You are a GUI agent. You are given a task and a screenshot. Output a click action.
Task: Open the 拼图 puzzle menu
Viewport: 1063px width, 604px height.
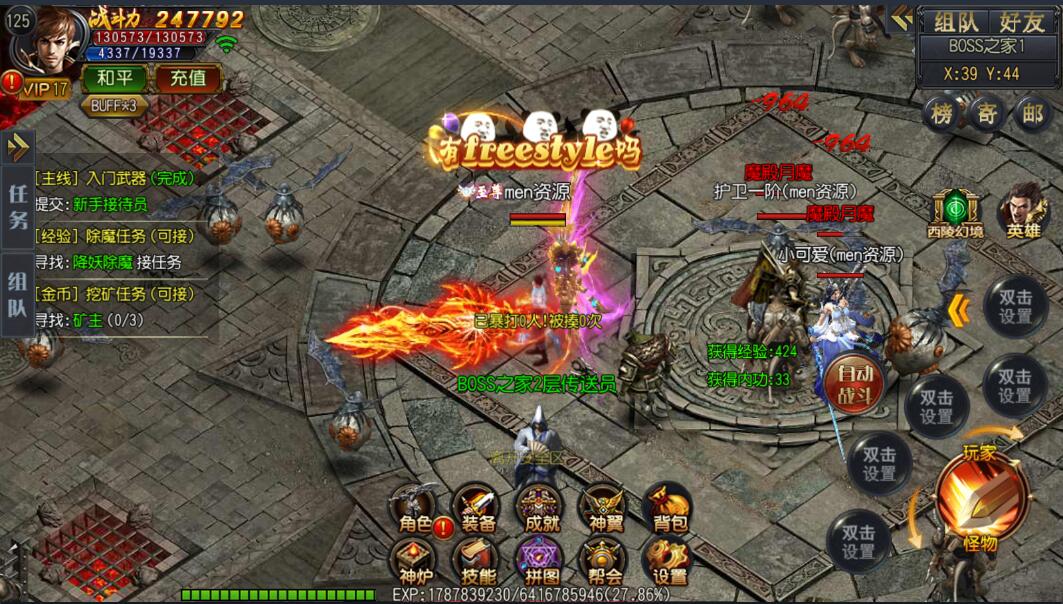540,561
